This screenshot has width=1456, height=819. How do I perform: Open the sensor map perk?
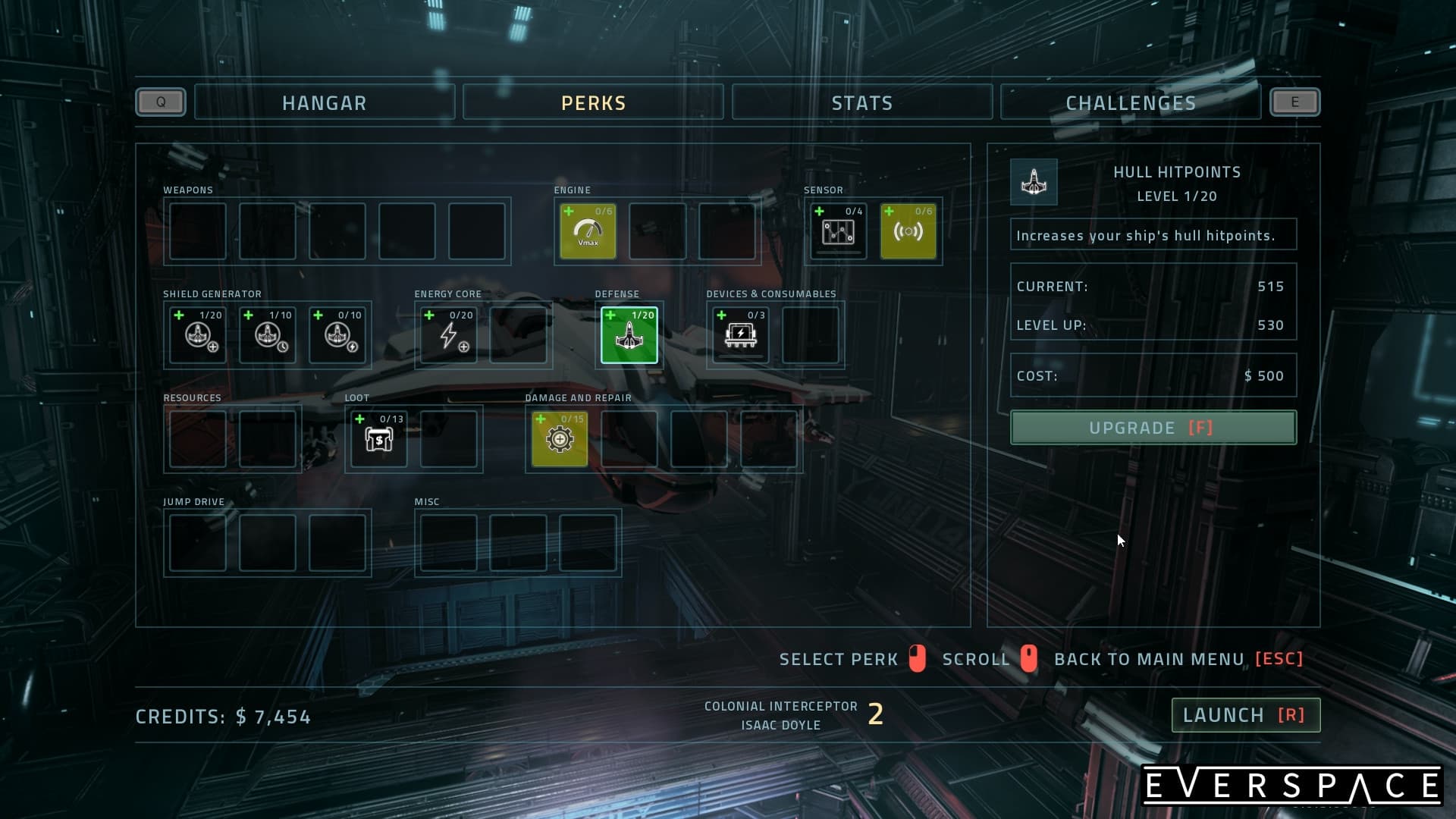tap(837, 231)
